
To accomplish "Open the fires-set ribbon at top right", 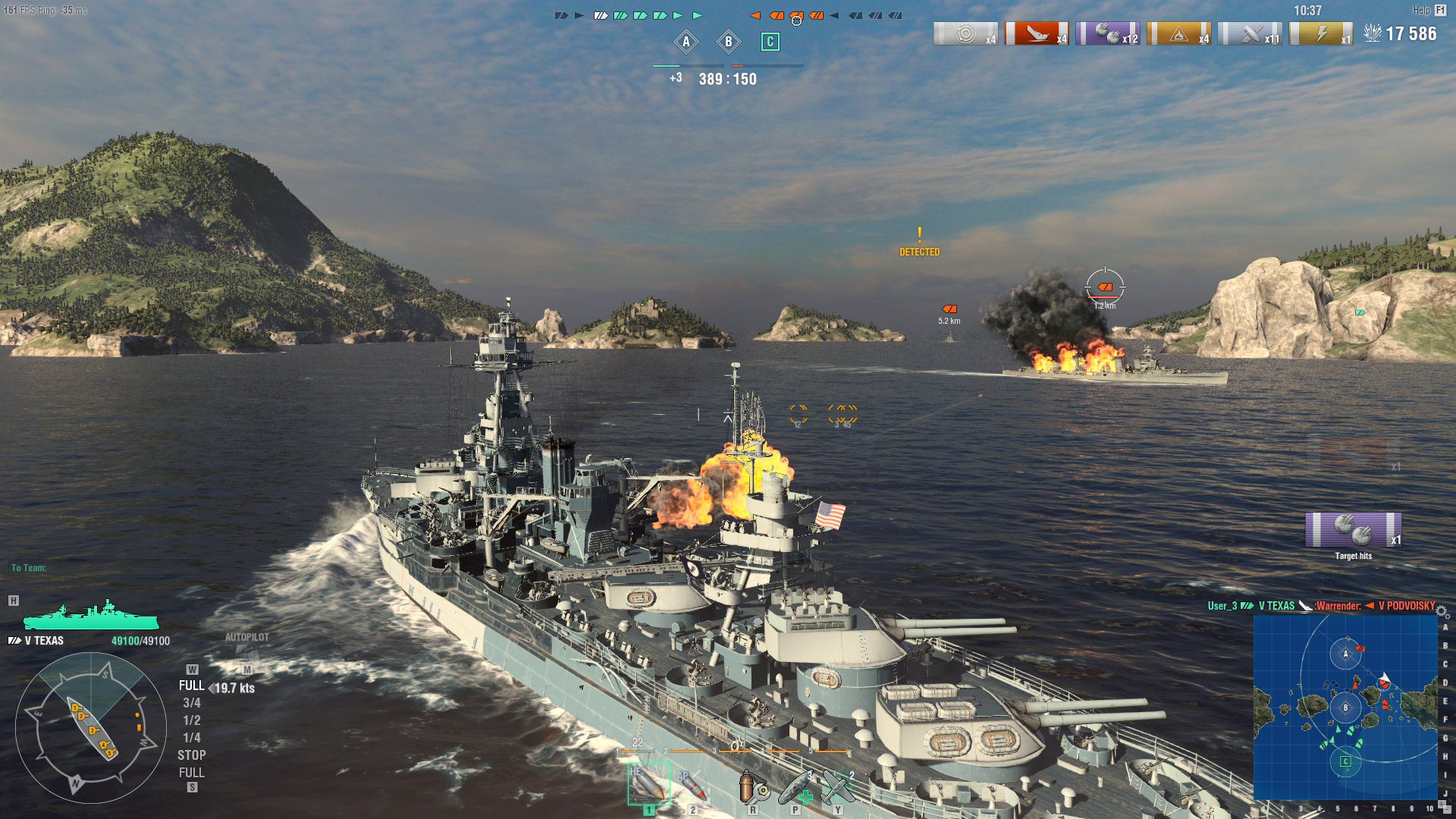I will pyautogui.click(x=1180, y=33).
